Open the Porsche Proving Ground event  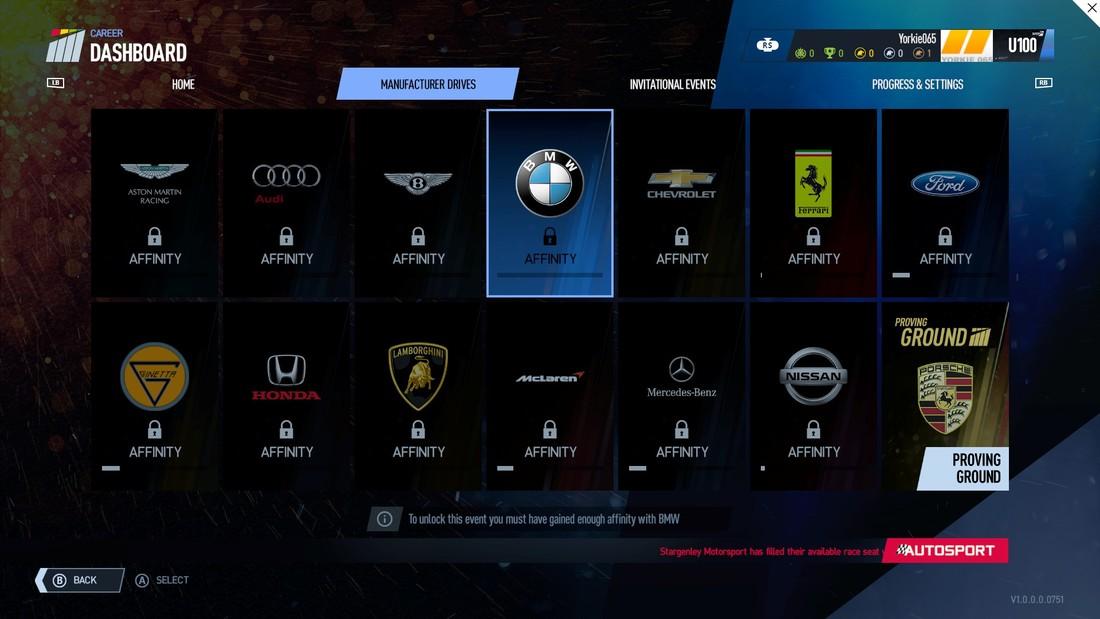pyautogui.click(x=945, y=397)
